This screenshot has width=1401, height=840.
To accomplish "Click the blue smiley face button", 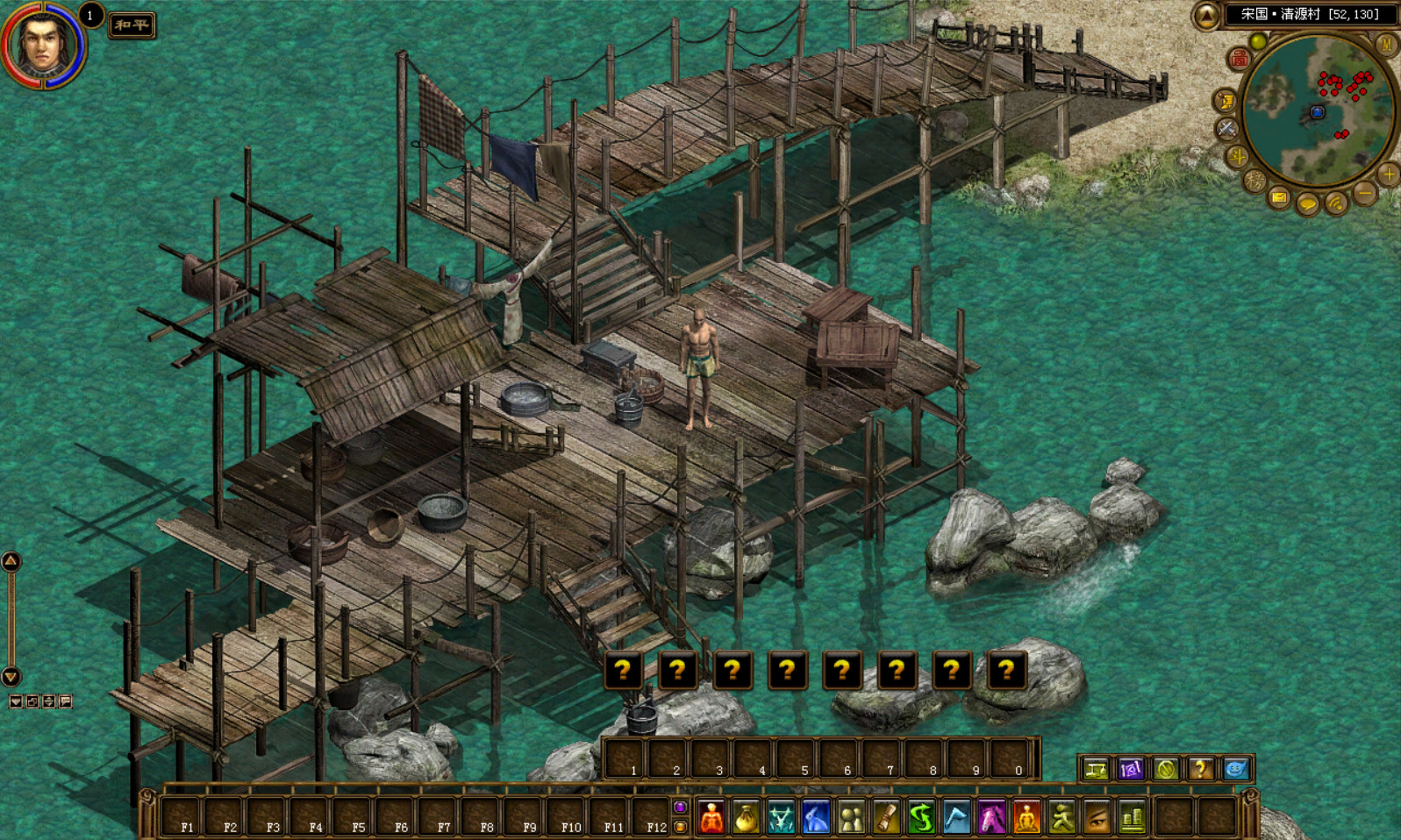I will (1235, 769).
